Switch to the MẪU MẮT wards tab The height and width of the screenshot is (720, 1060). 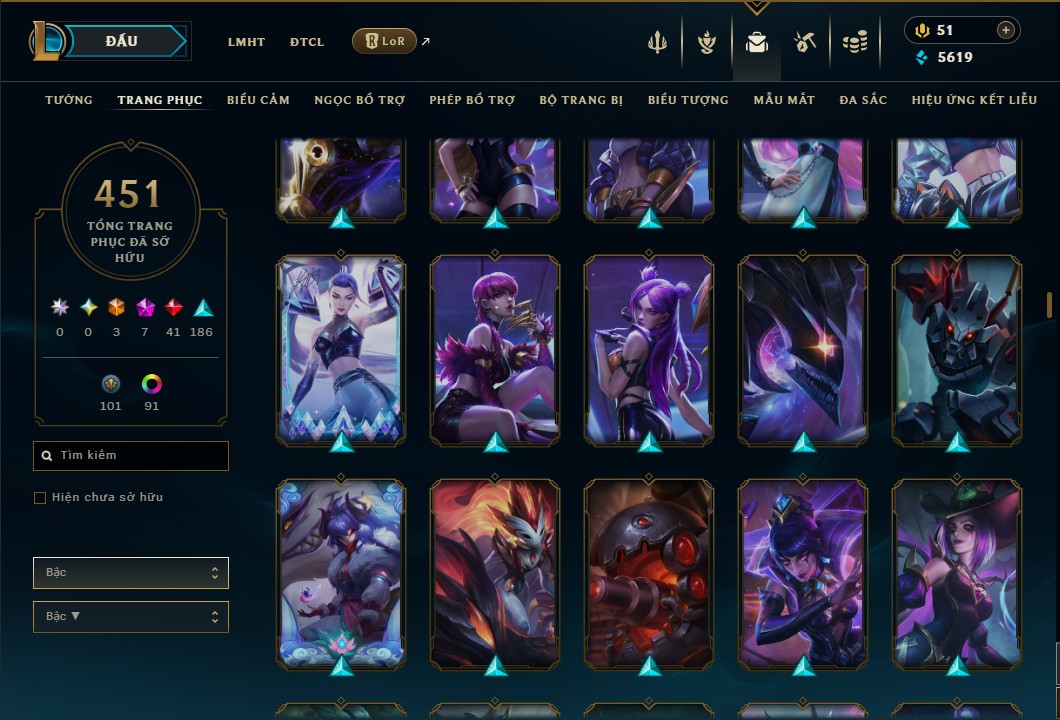click(x=784, y=100)
